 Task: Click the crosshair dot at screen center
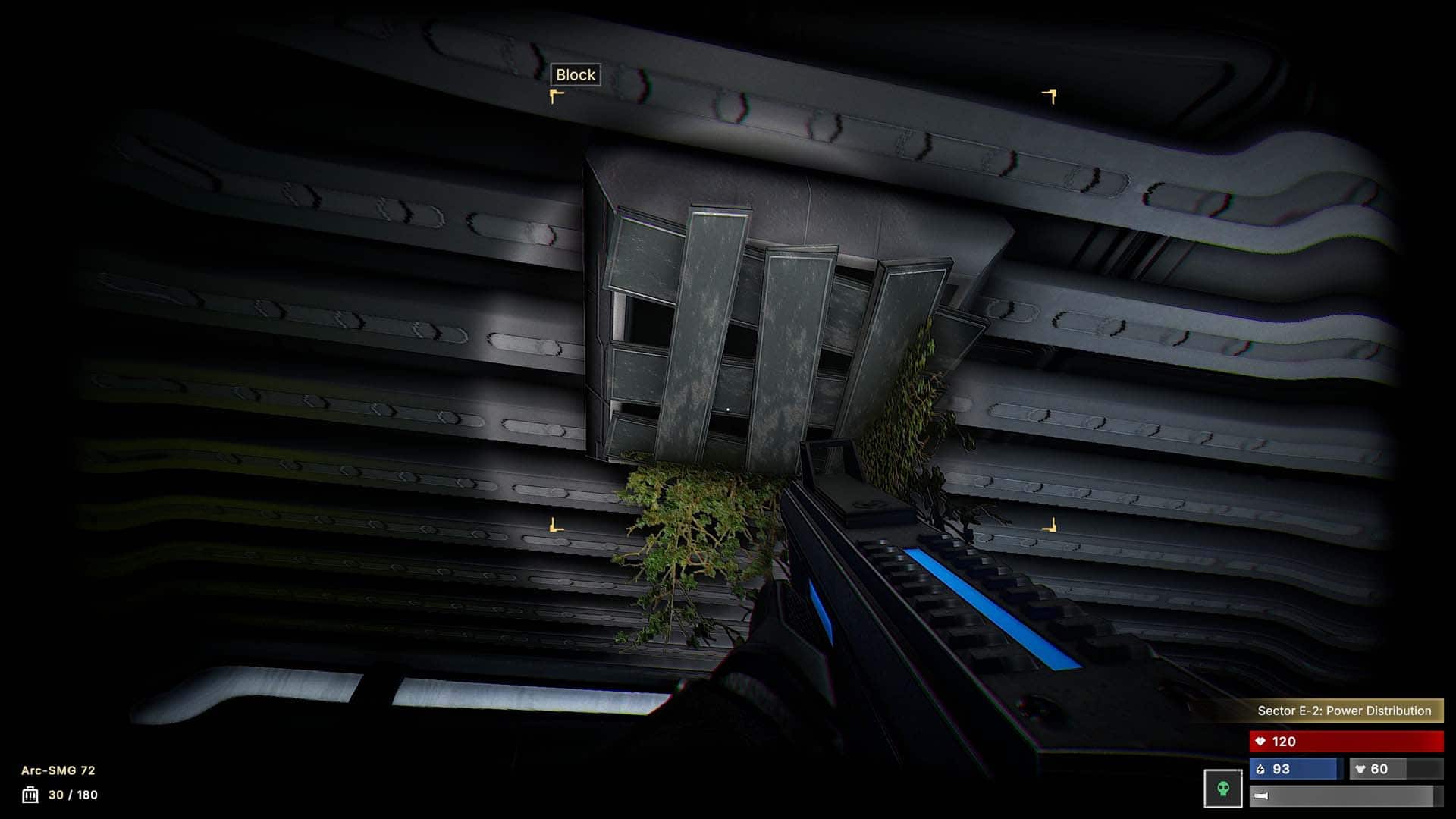pyautogui.click(x=728, y=408)
